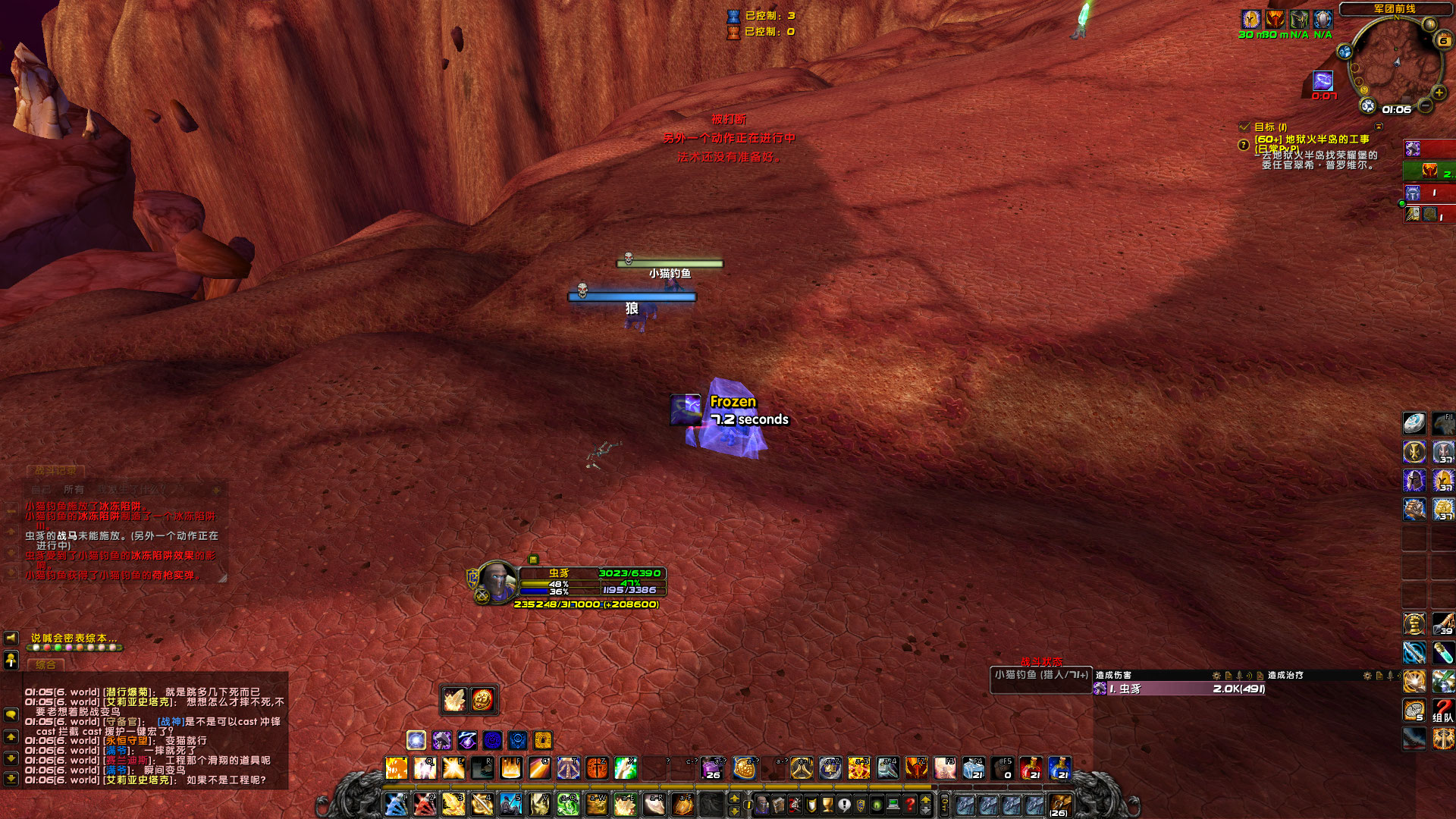The width and height of the screenshot is (1456, 819).
Task: Switch to the 综合 chat tab
Action: [x=45, y=665]
